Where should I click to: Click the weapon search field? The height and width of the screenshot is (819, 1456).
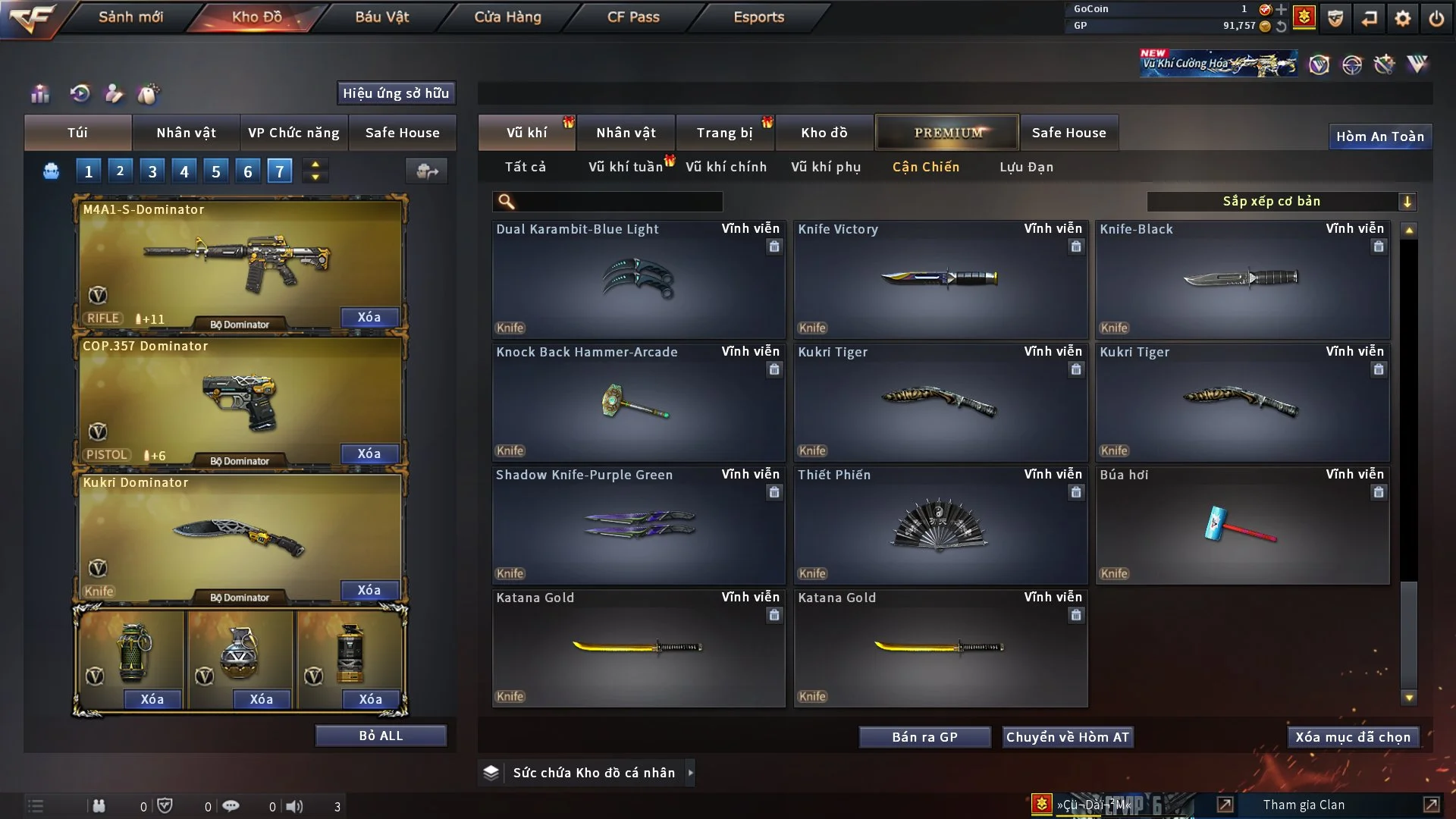coord(618,202)
